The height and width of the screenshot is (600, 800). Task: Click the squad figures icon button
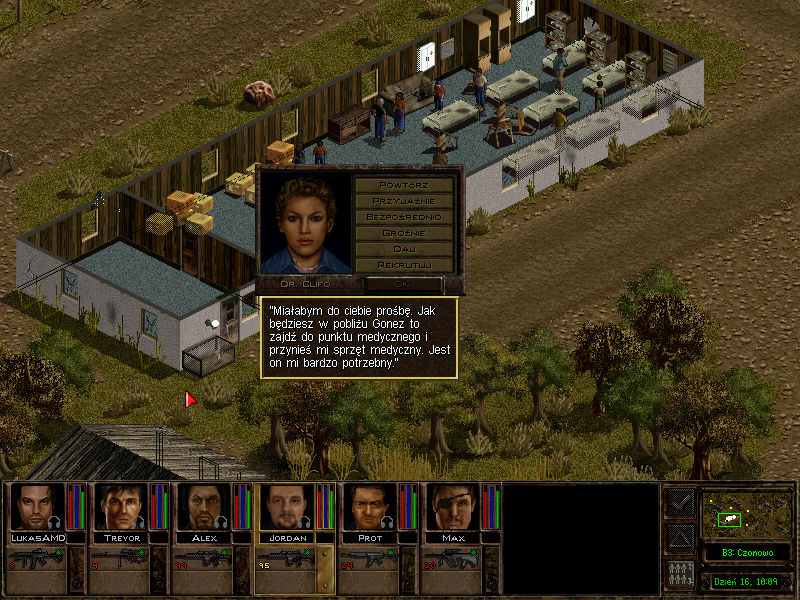pyautogui.click(x=679, y=574)
